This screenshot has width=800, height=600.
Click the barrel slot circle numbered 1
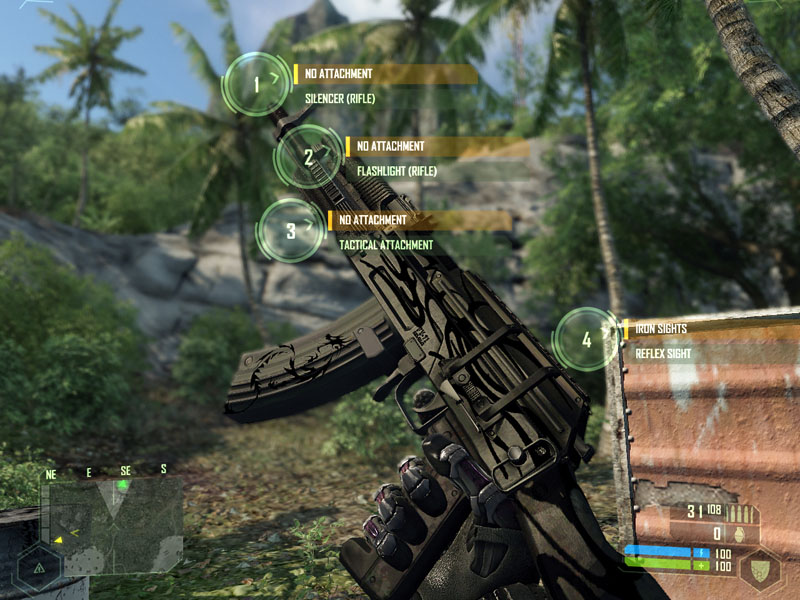[256, 85]
